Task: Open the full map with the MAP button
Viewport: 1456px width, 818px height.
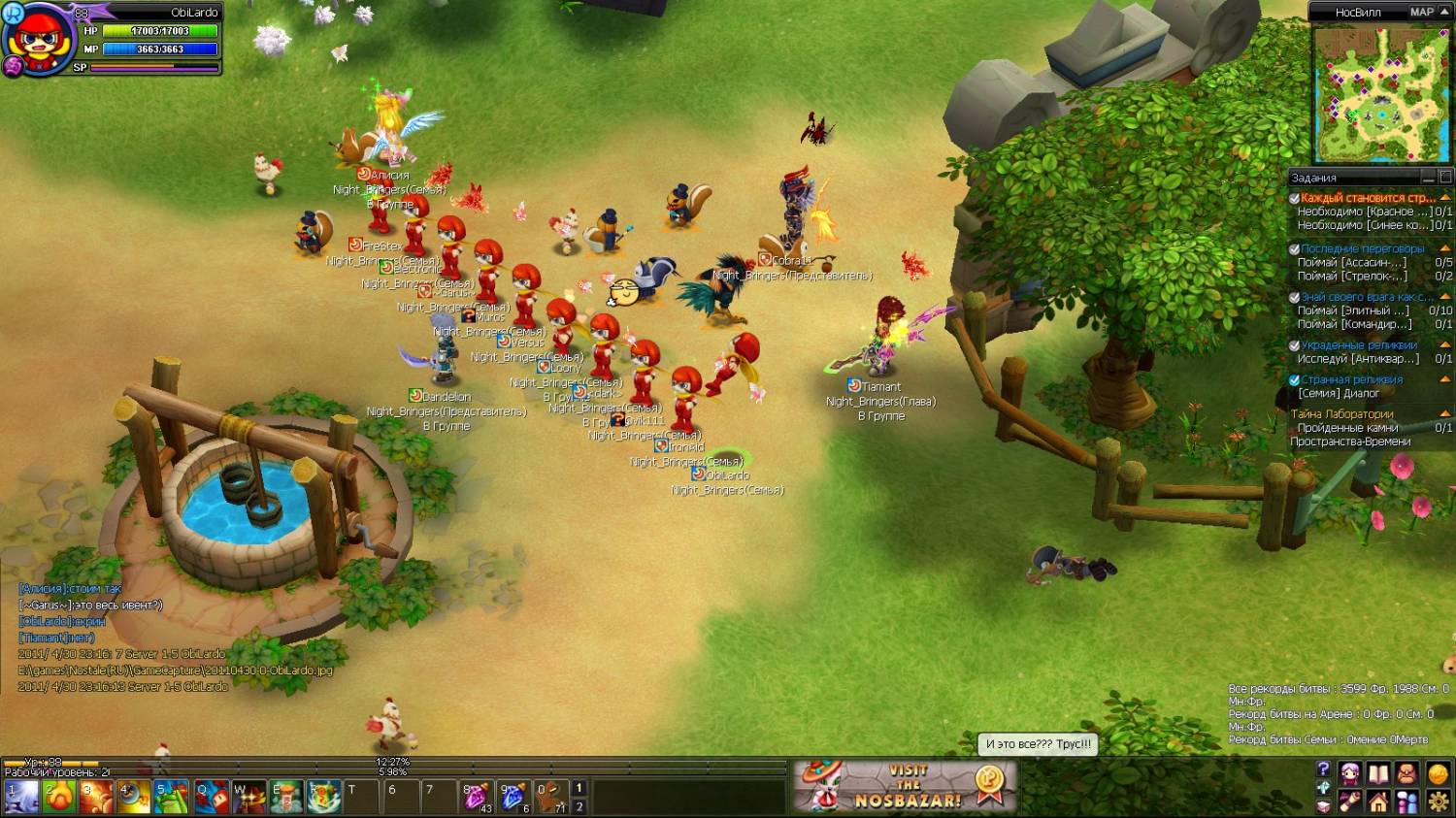Action: pyautogui.click(x=1421, y=12)
